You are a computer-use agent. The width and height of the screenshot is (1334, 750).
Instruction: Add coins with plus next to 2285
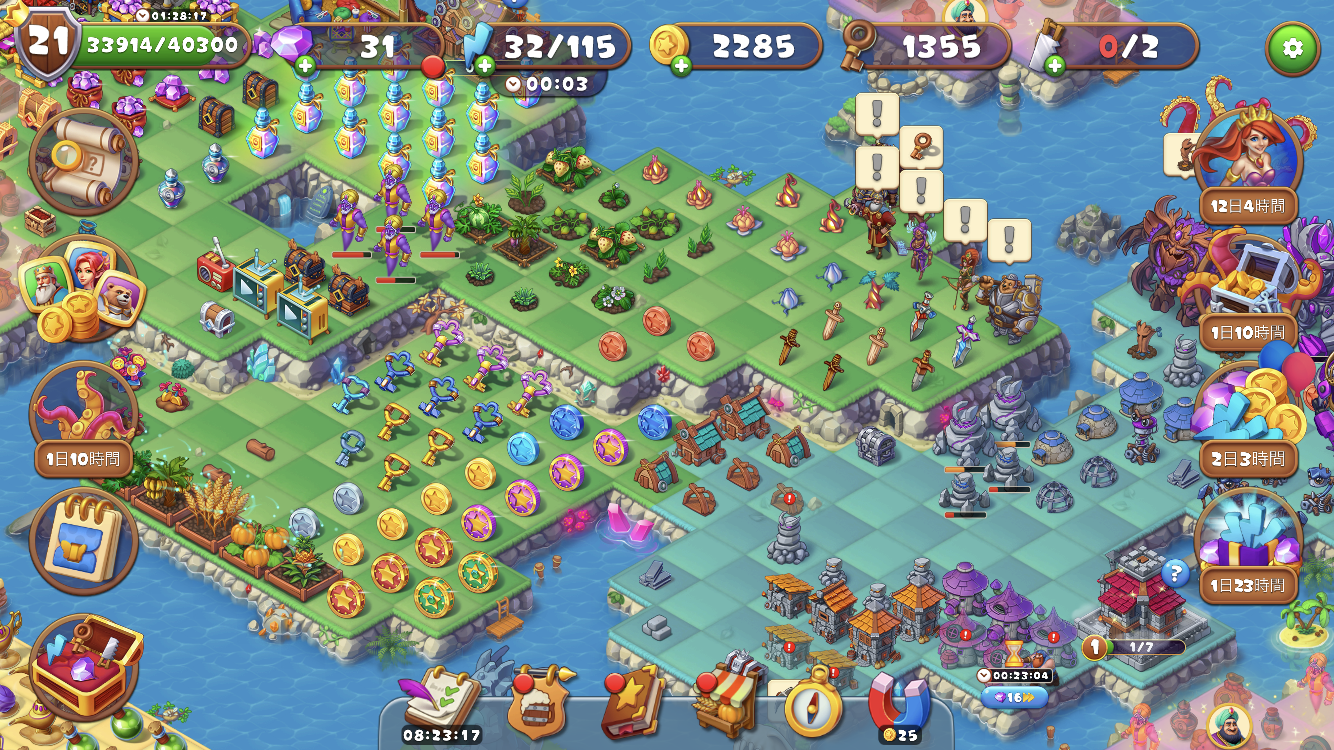click(680, 68)
